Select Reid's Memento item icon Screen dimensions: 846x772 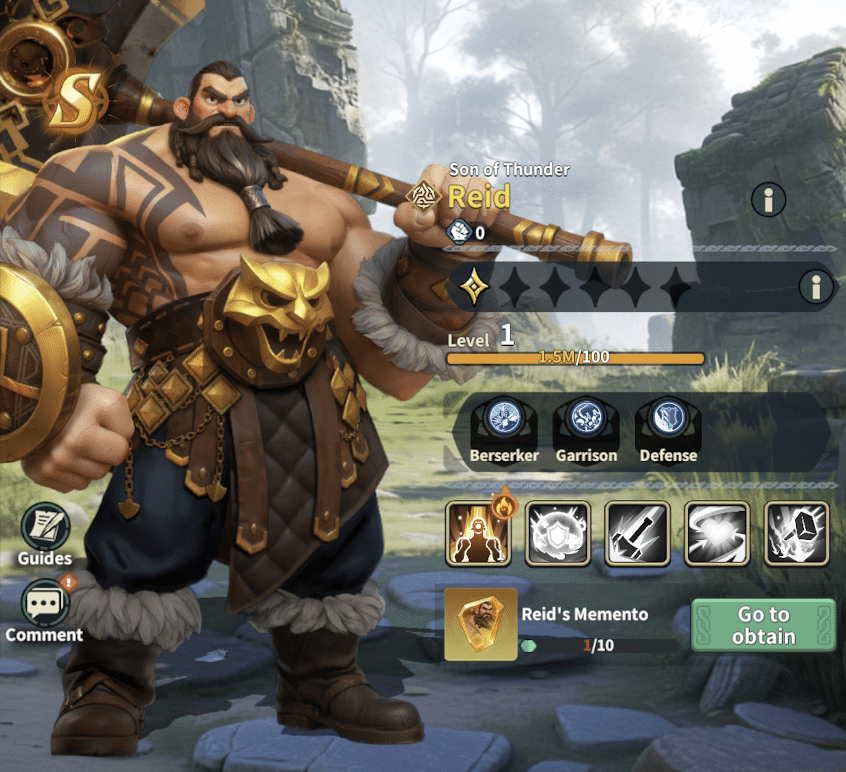point(480,625)
